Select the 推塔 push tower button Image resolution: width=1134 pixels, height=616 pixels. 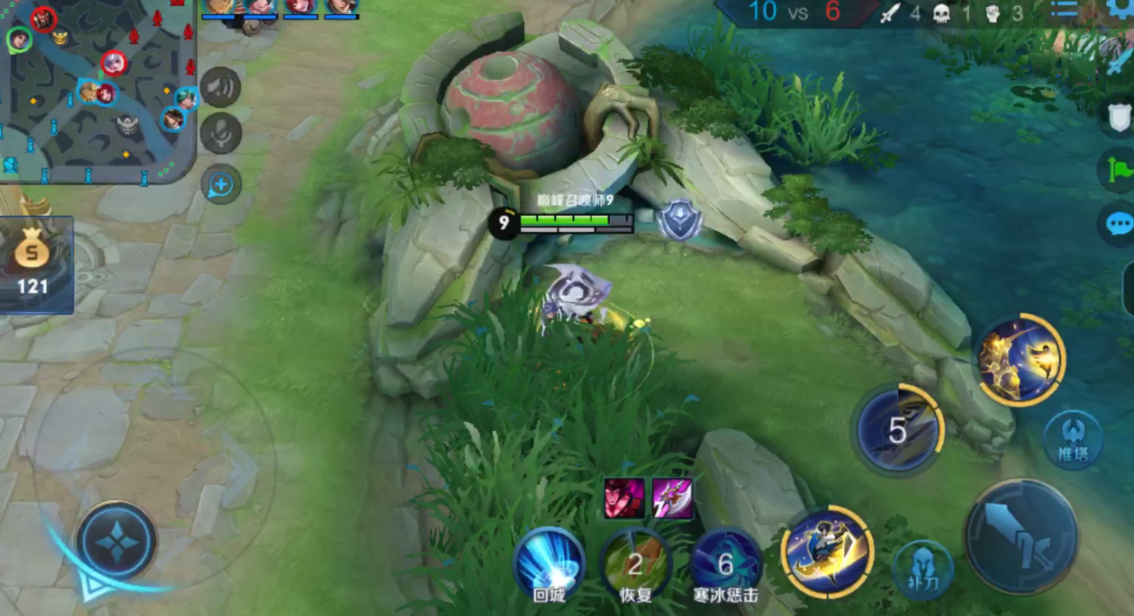(1073, 438)
